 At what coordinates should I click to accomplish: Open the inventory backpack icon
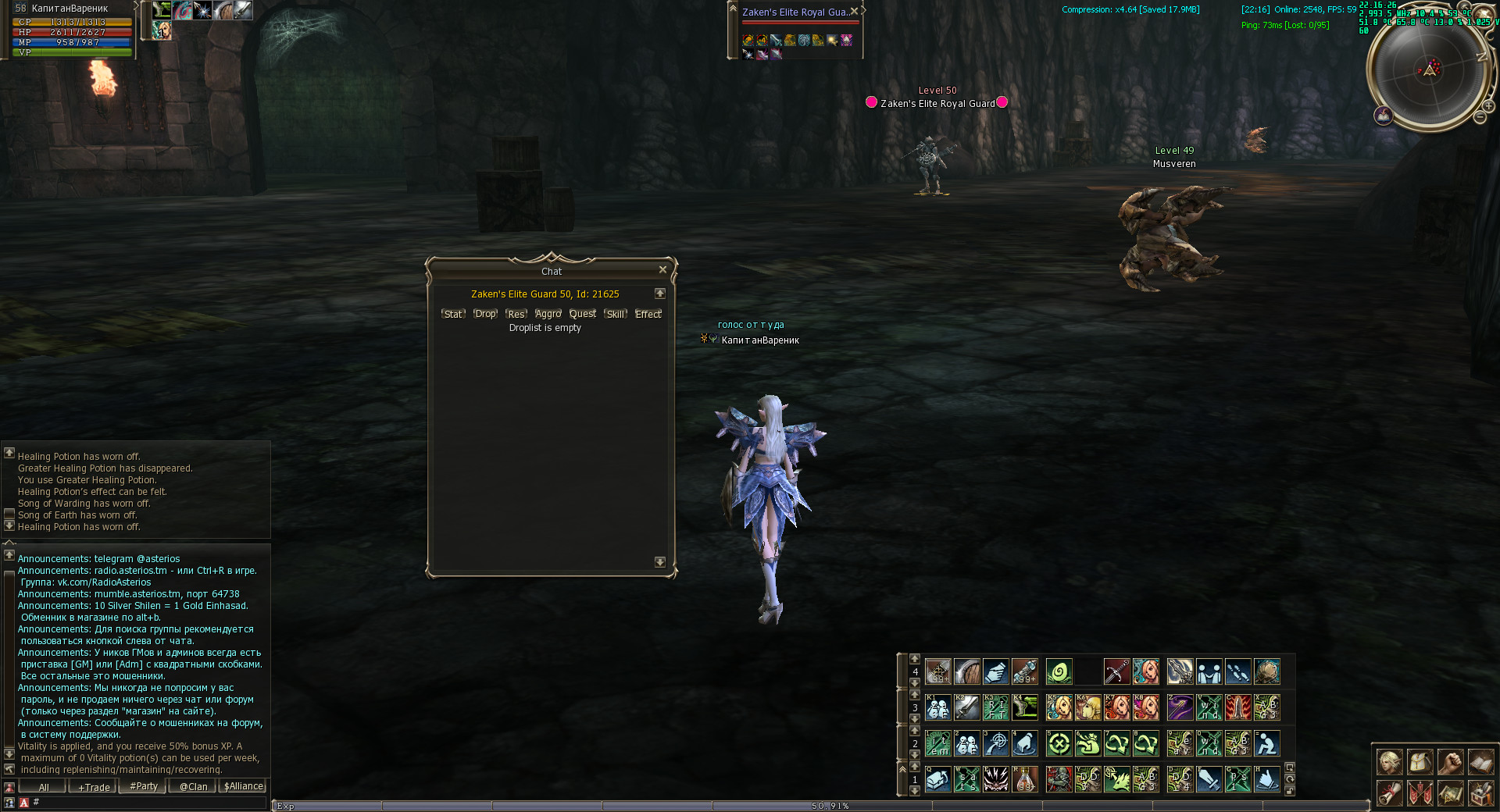click(1420, 762)
